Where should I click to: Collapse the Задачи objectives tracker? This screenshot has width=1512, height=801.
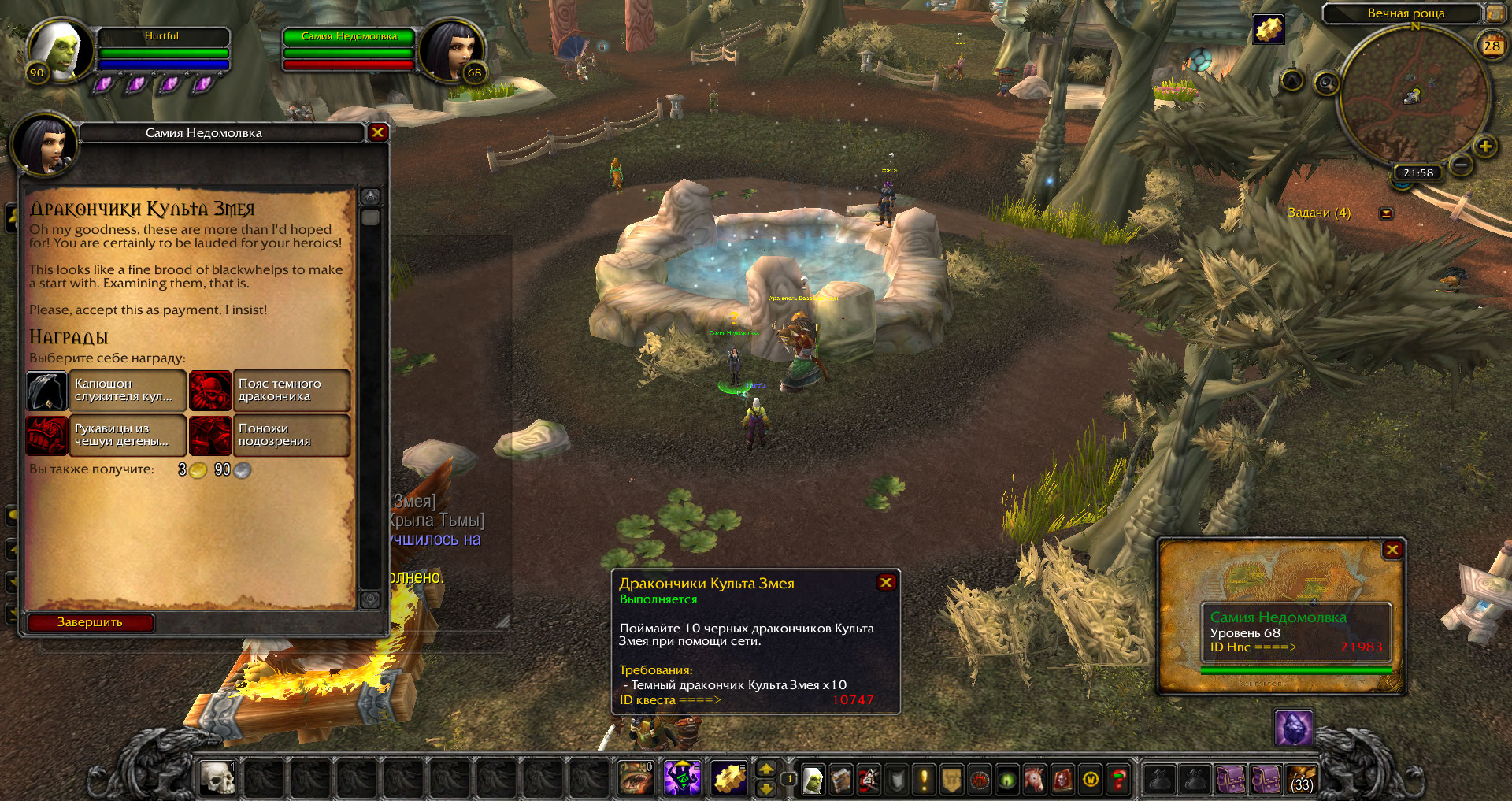point(1386,213)
